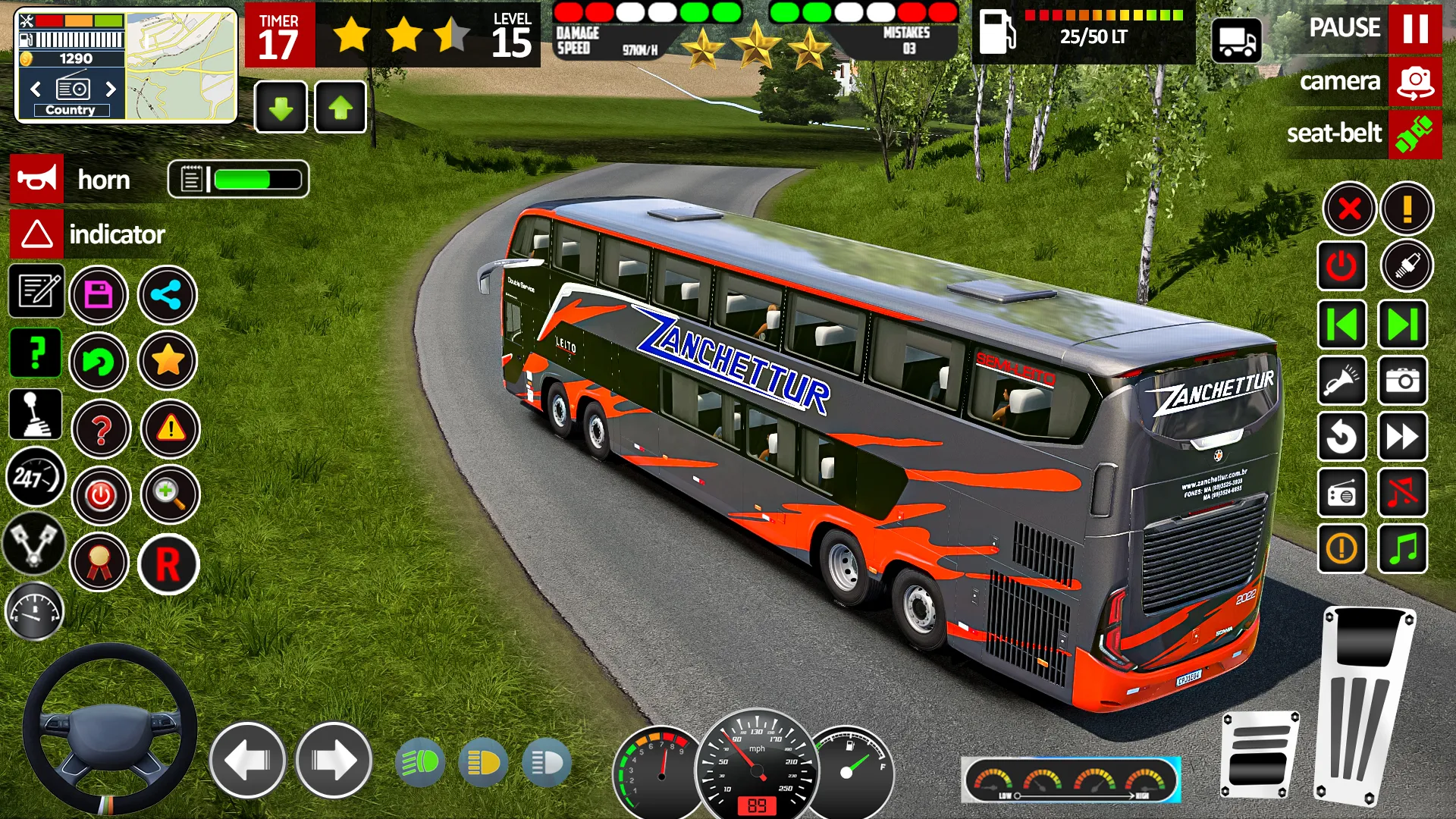Open the in-game radio icon
This screenshot has width=1456, height=819.
tap(1342, 494)
